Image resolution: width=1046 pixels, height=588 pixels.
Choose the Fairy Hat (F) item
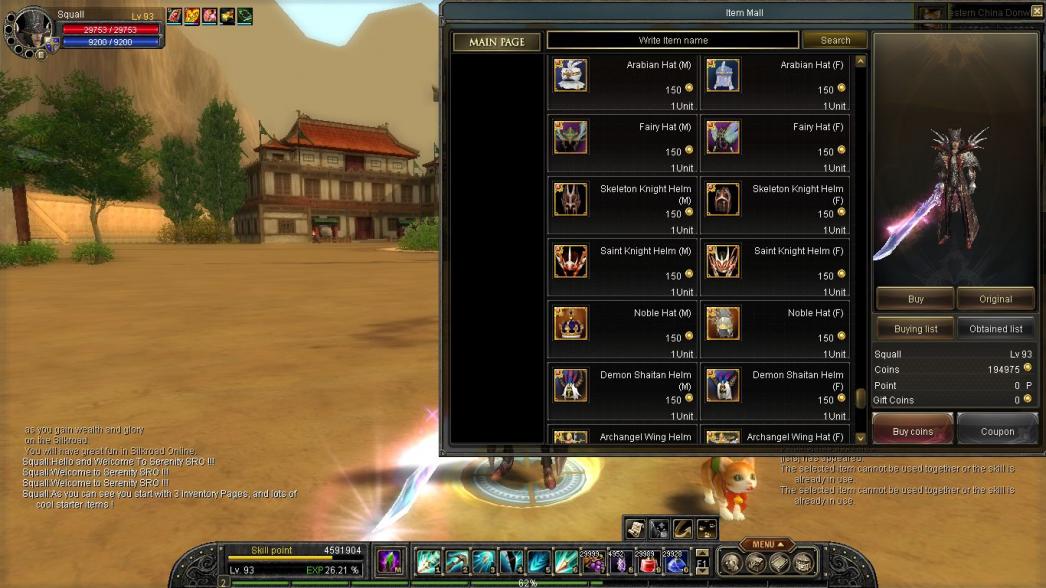click(x=723, y=138)
